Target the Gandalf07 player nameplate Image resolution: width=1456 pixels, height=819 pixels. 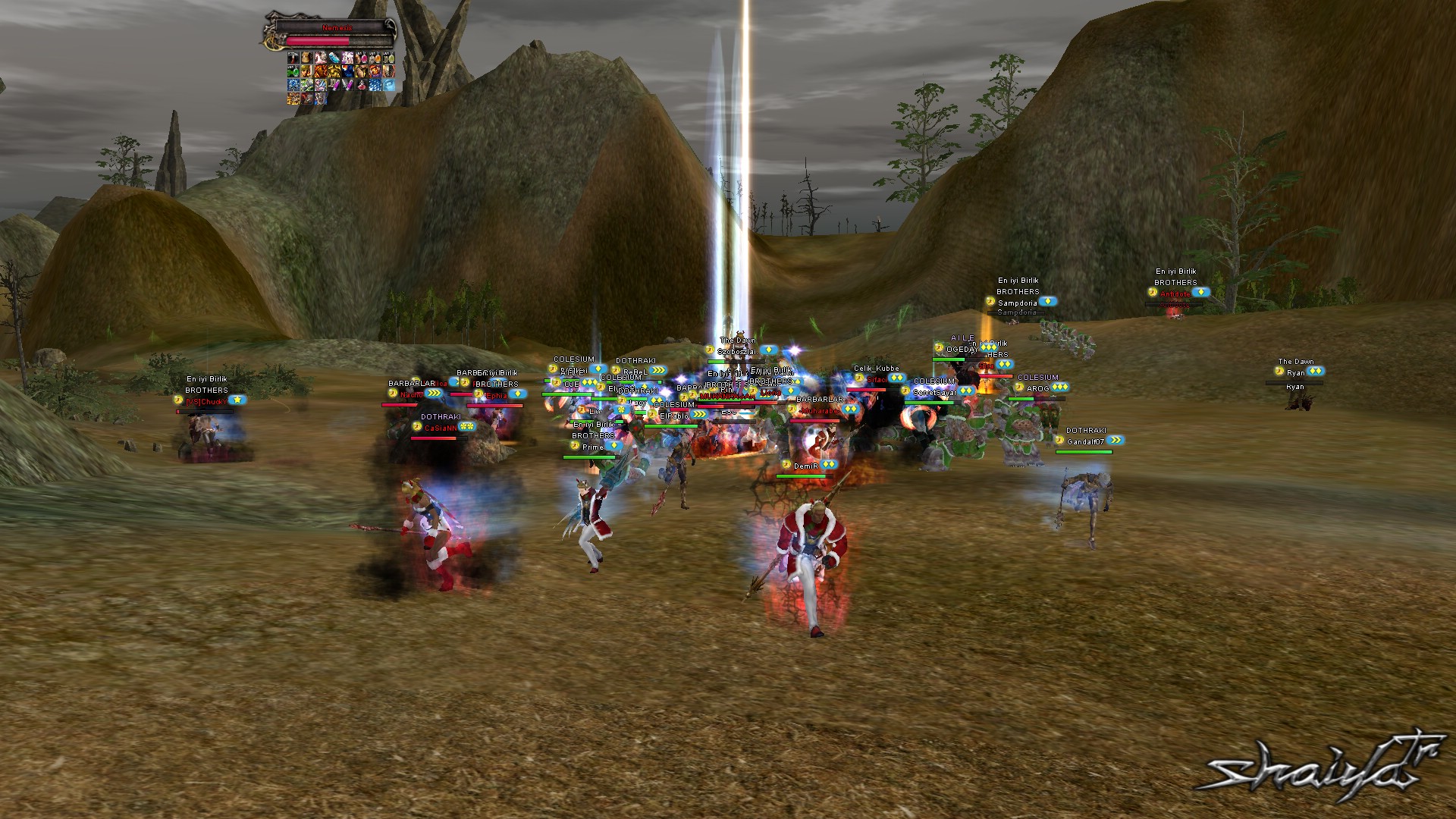[1085, 442]
